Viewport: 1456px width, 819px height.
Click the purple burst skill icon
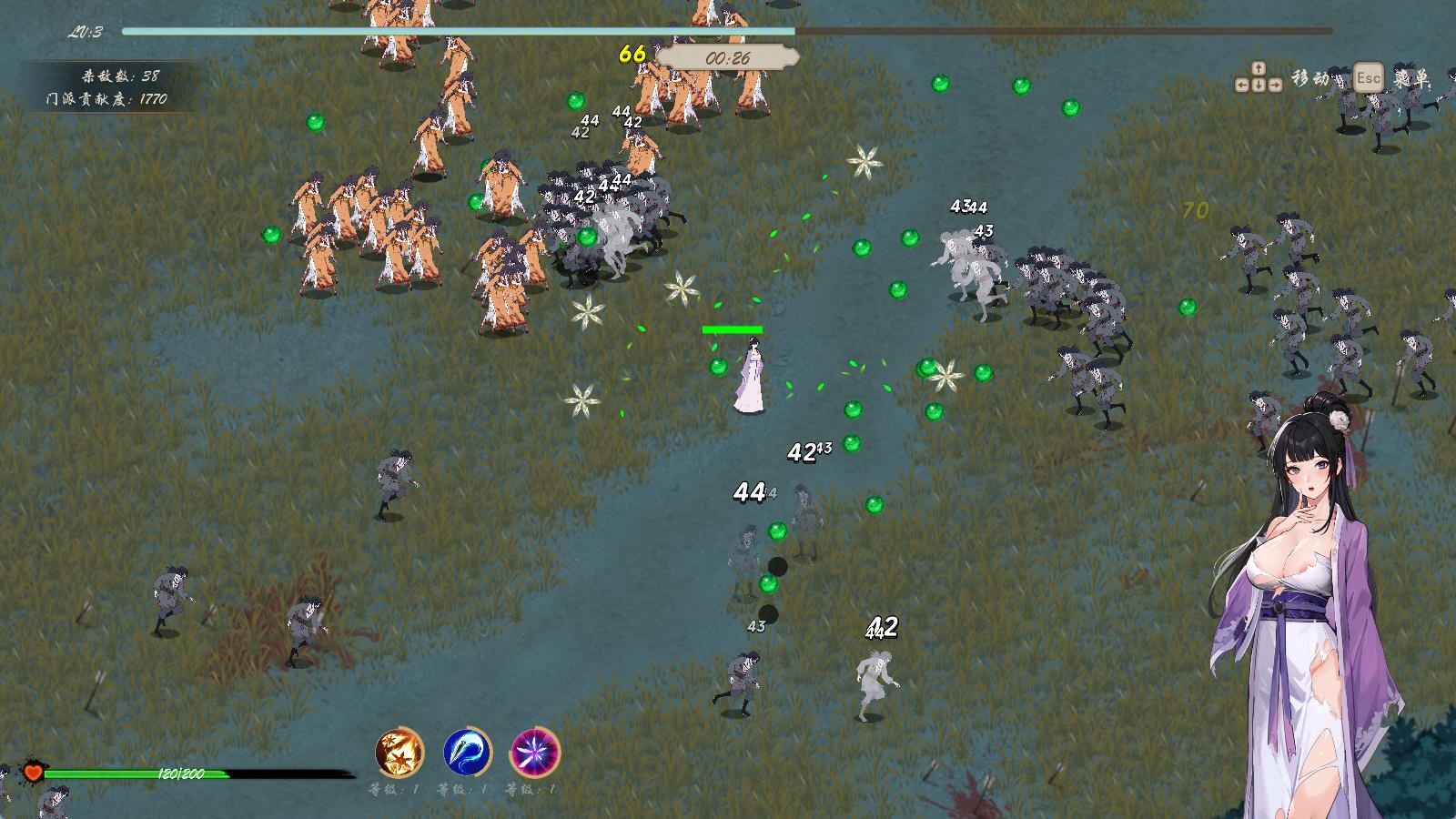pos(535,753)
